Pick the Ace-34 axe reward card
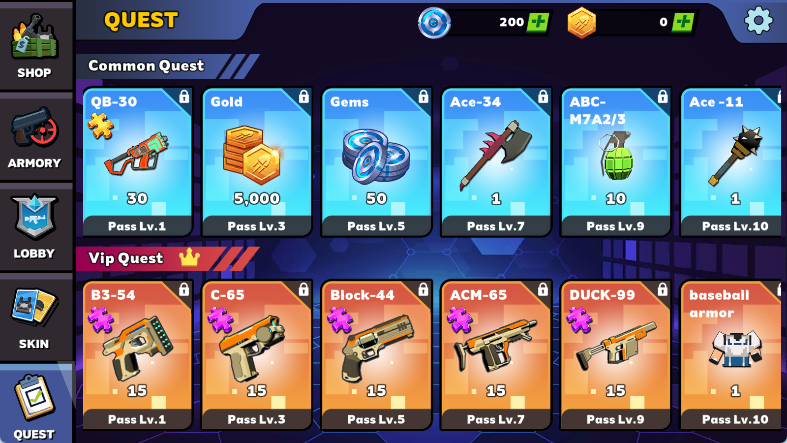The height and width of the screenshot is (443, 787). coord(496,161)
